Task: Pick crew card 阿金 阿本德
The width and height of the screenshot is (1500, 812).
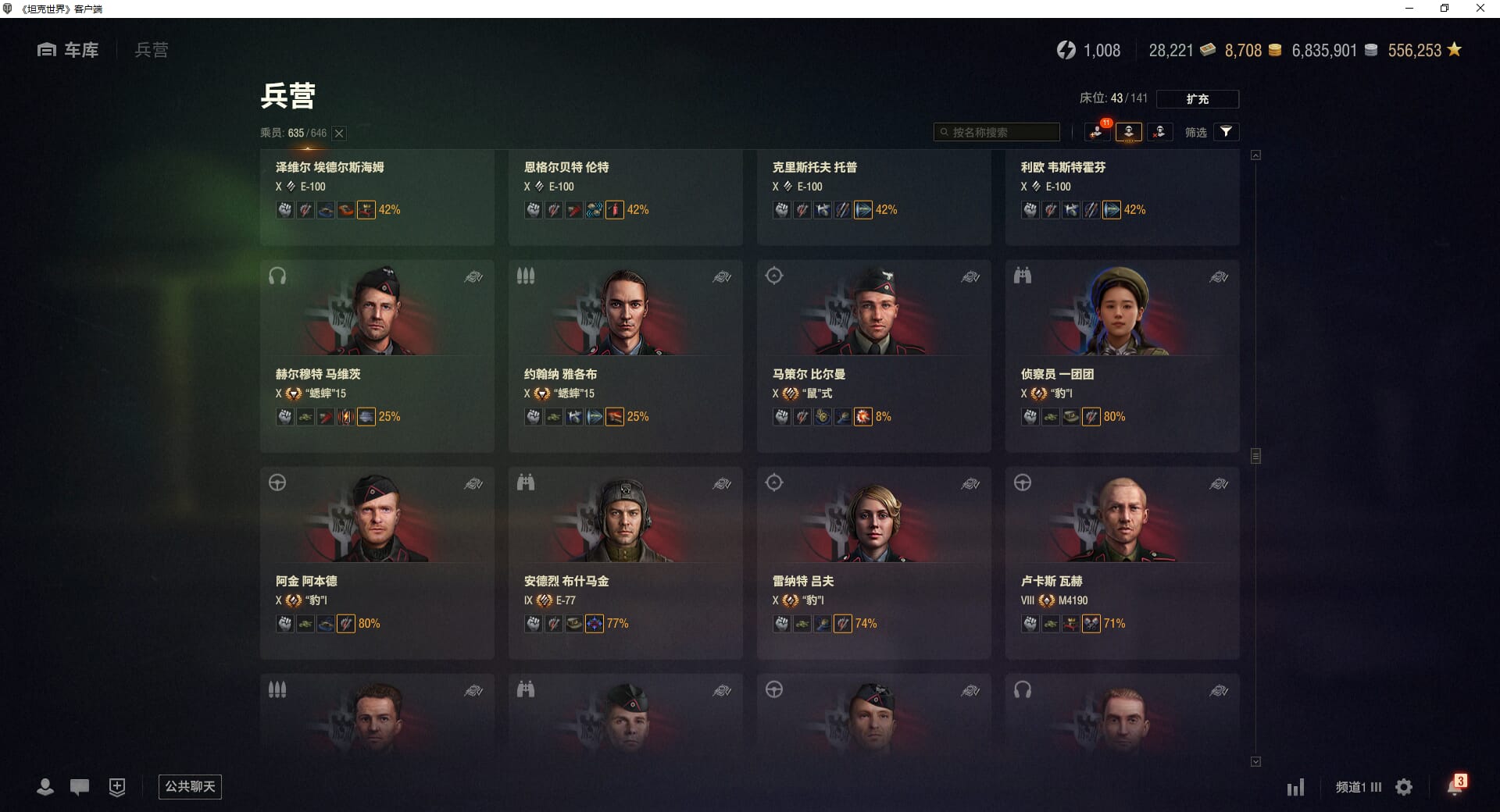Action: [377, 562]
